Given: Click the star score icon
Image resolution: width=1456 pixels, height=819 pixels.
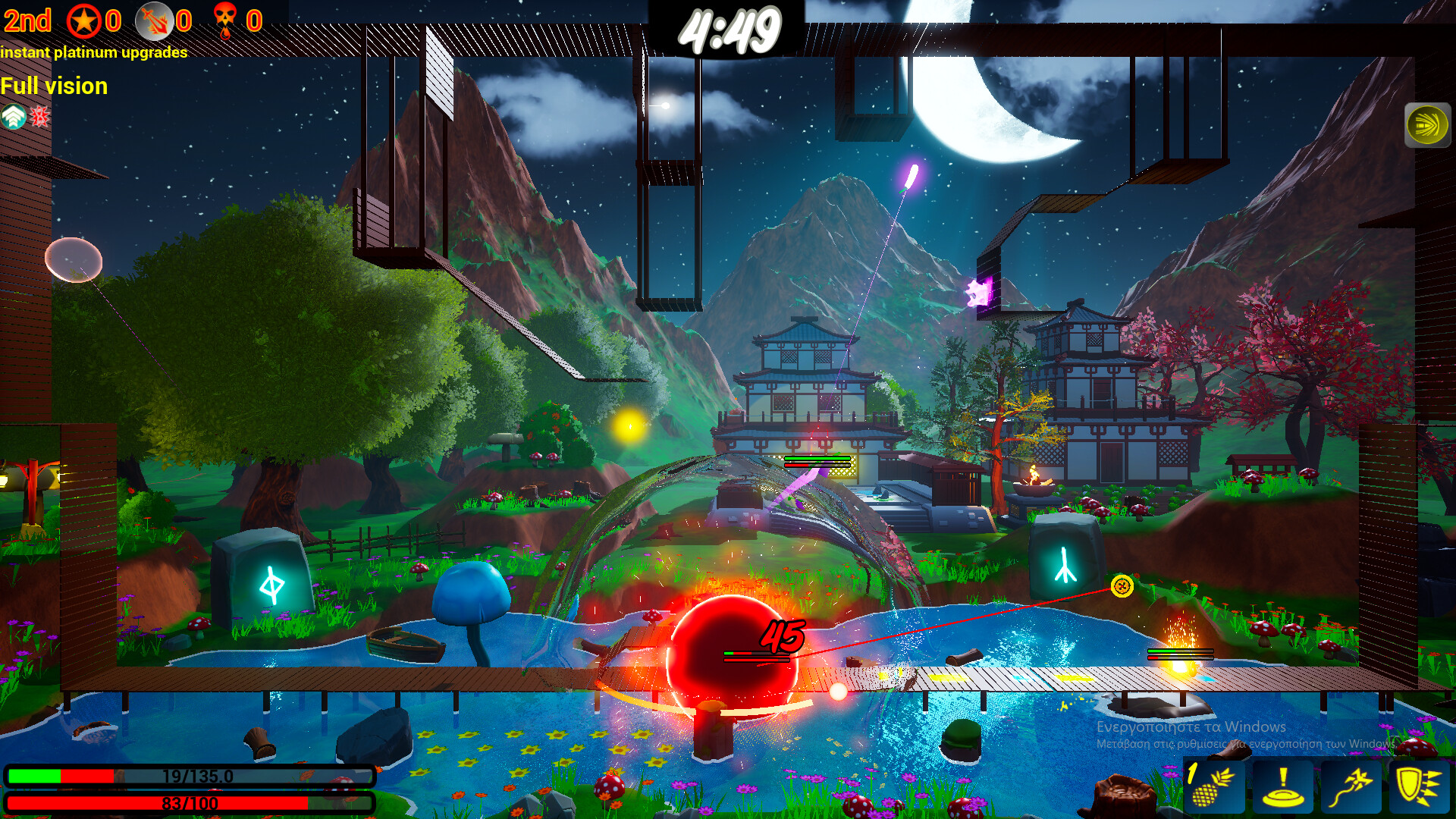Looking at the screenshot, I should 83,20.
